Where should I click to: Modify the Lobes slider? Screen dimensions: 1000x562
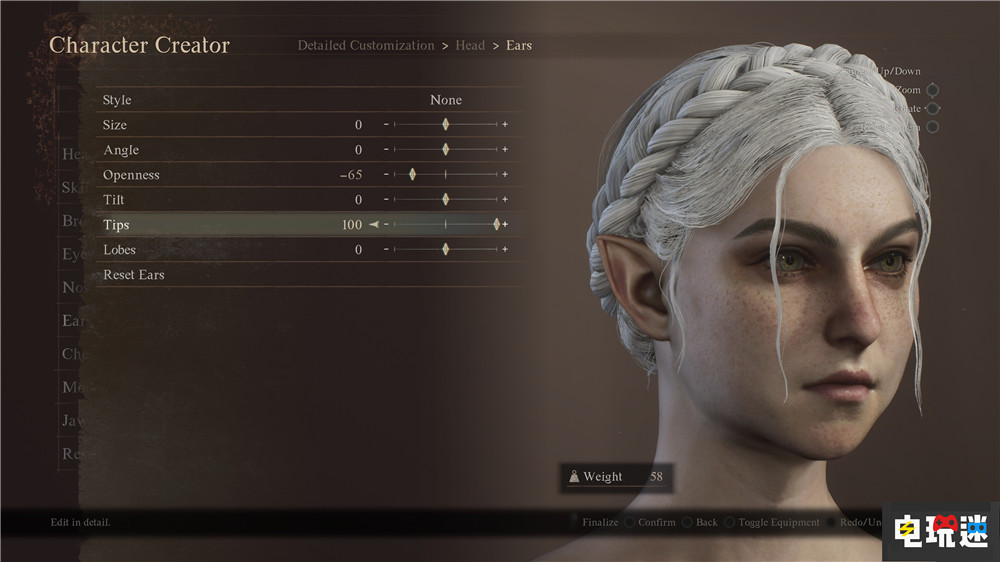point(446,250)
